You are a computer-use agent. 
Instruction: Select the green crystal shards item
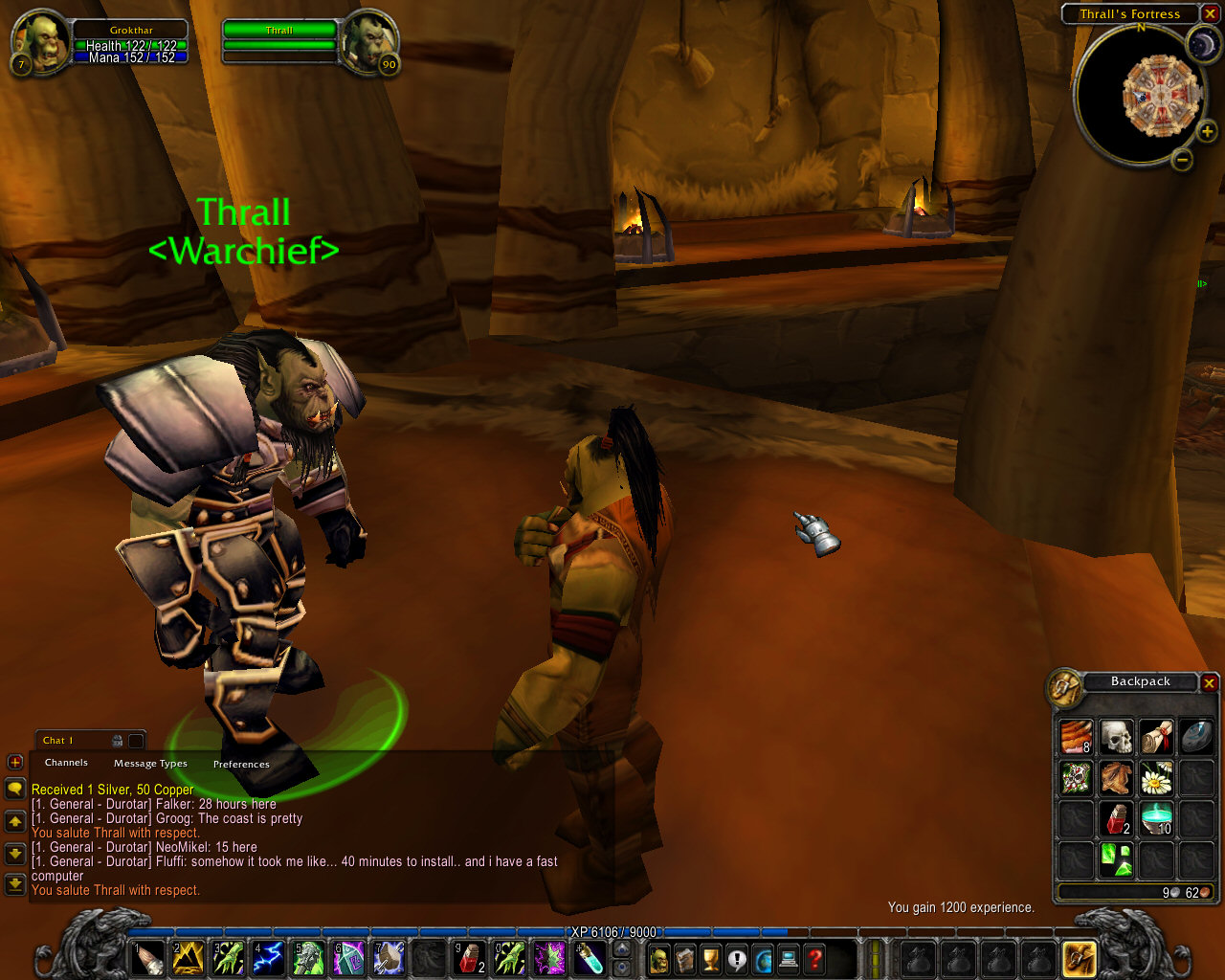tap(1116, 860)
